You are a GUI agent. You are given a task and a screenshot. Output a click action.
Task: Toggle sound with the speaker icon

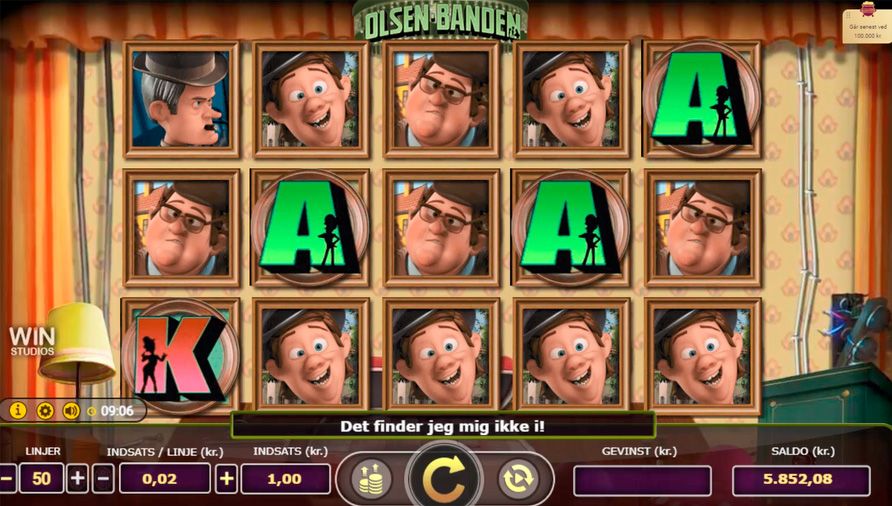tap(71, 410)
